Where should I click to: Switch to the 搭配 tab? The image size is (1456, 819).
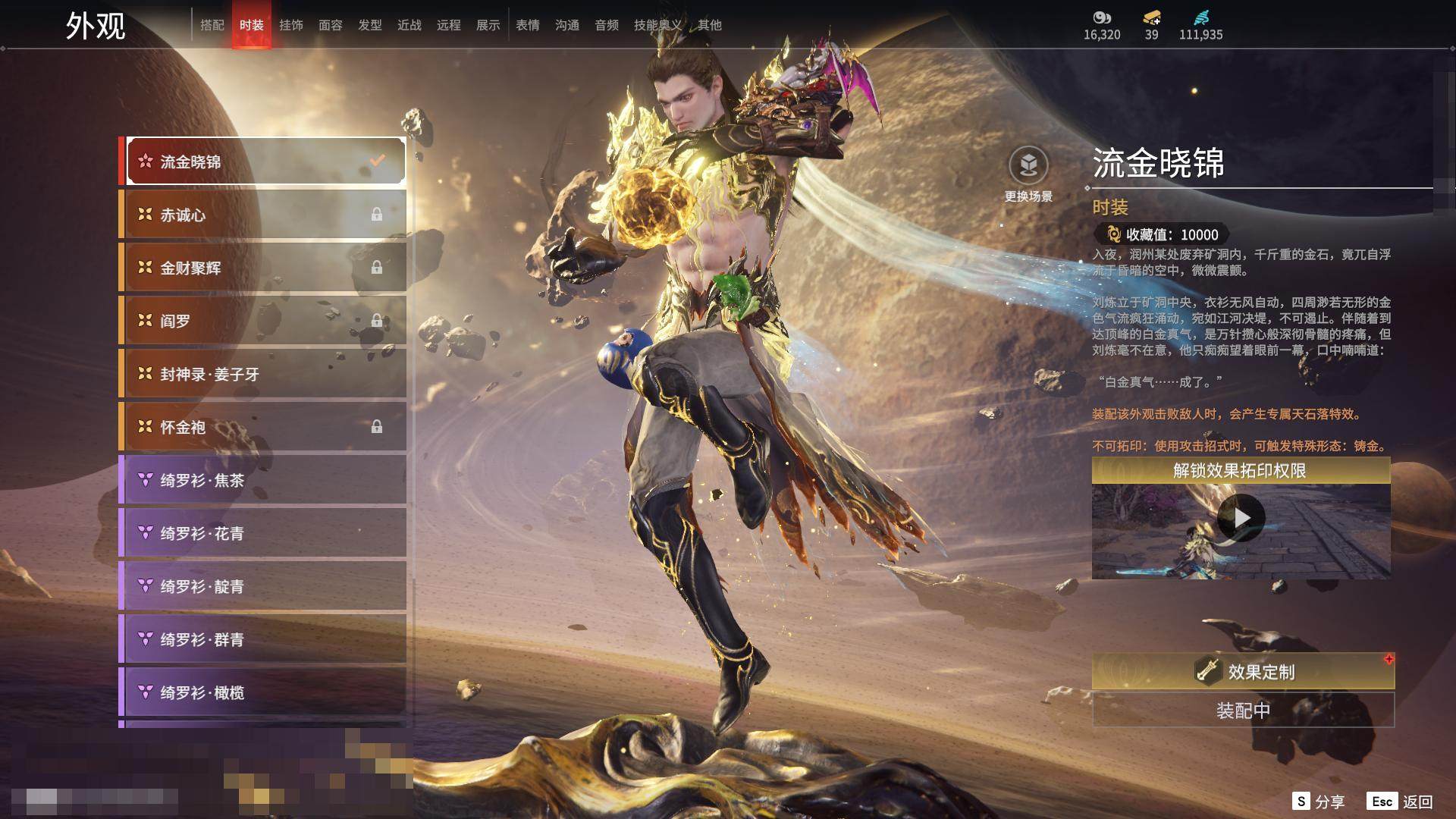click(x=212, y=25)
